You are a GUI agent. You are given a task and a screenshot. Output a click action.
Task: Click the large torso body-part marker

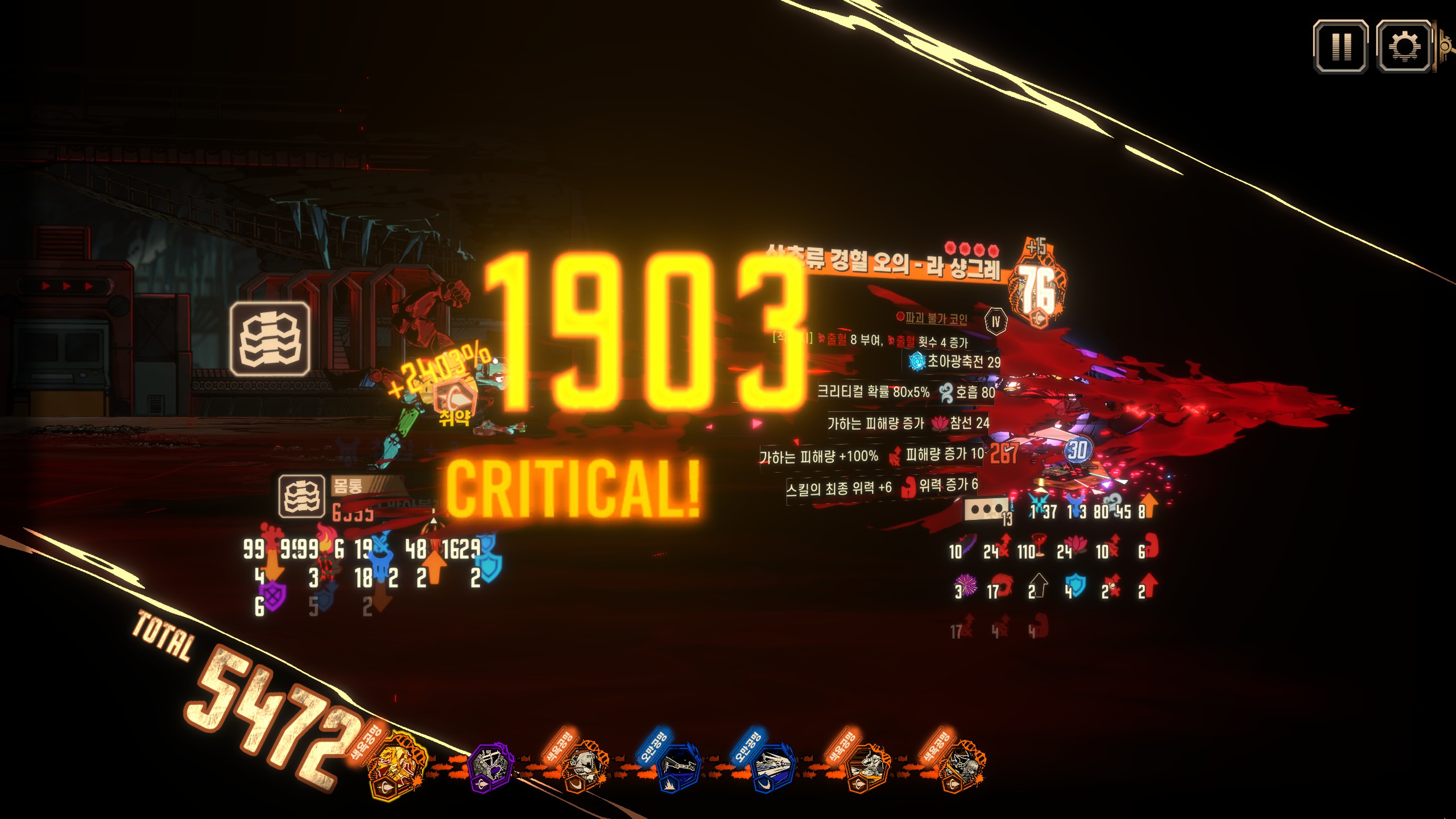pyautogui.click(x=271, y=339)
